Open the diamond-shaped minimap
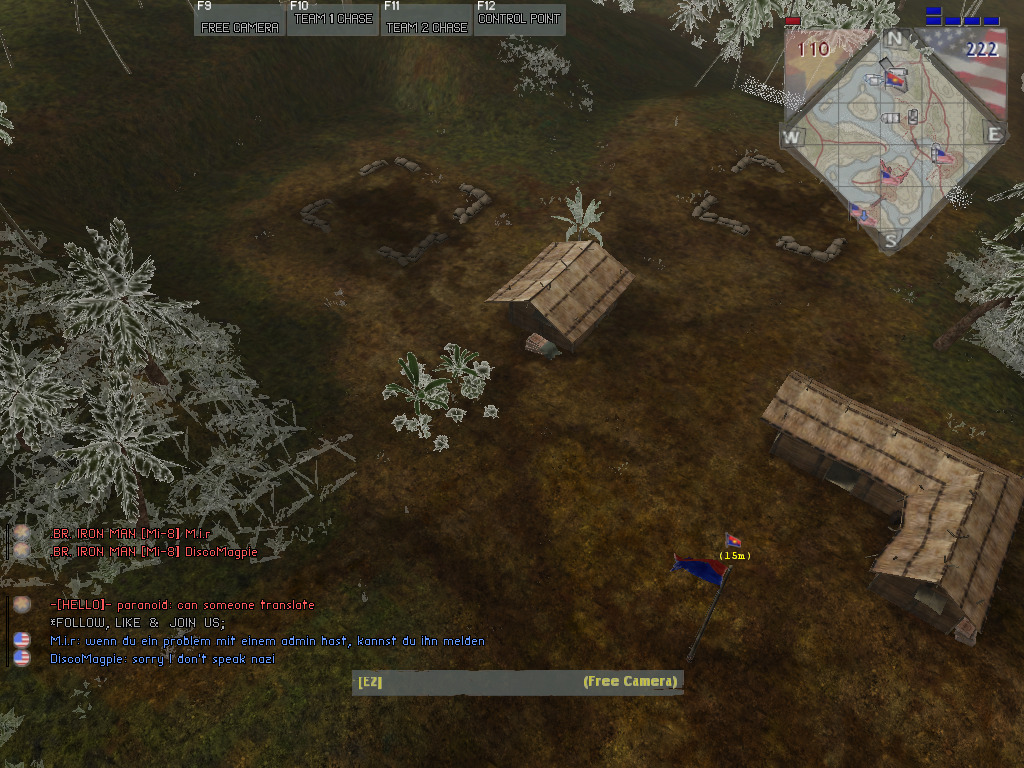The image size is (1024, 768). [x=893, y=138]
